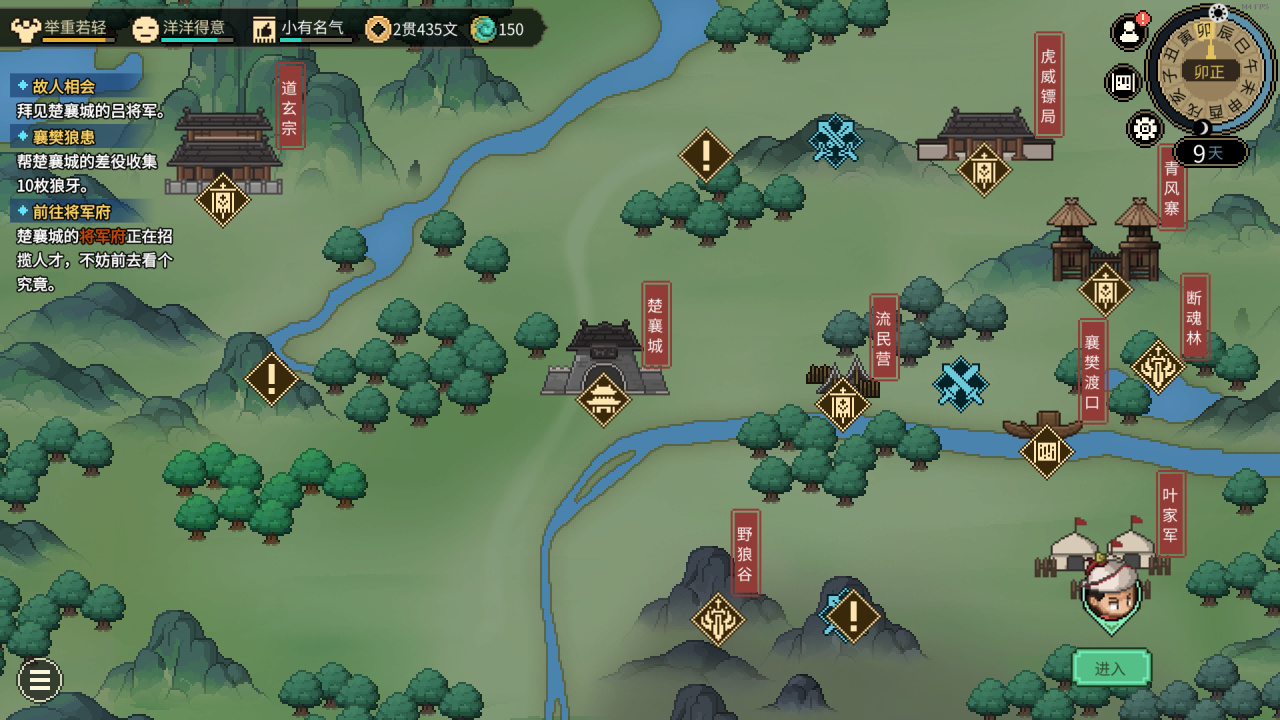Image resolution: width=1280 pixels, height=720 pixels.
Task: Open the 前往将军府 quest entry
Action: click(x=72, y=212)
